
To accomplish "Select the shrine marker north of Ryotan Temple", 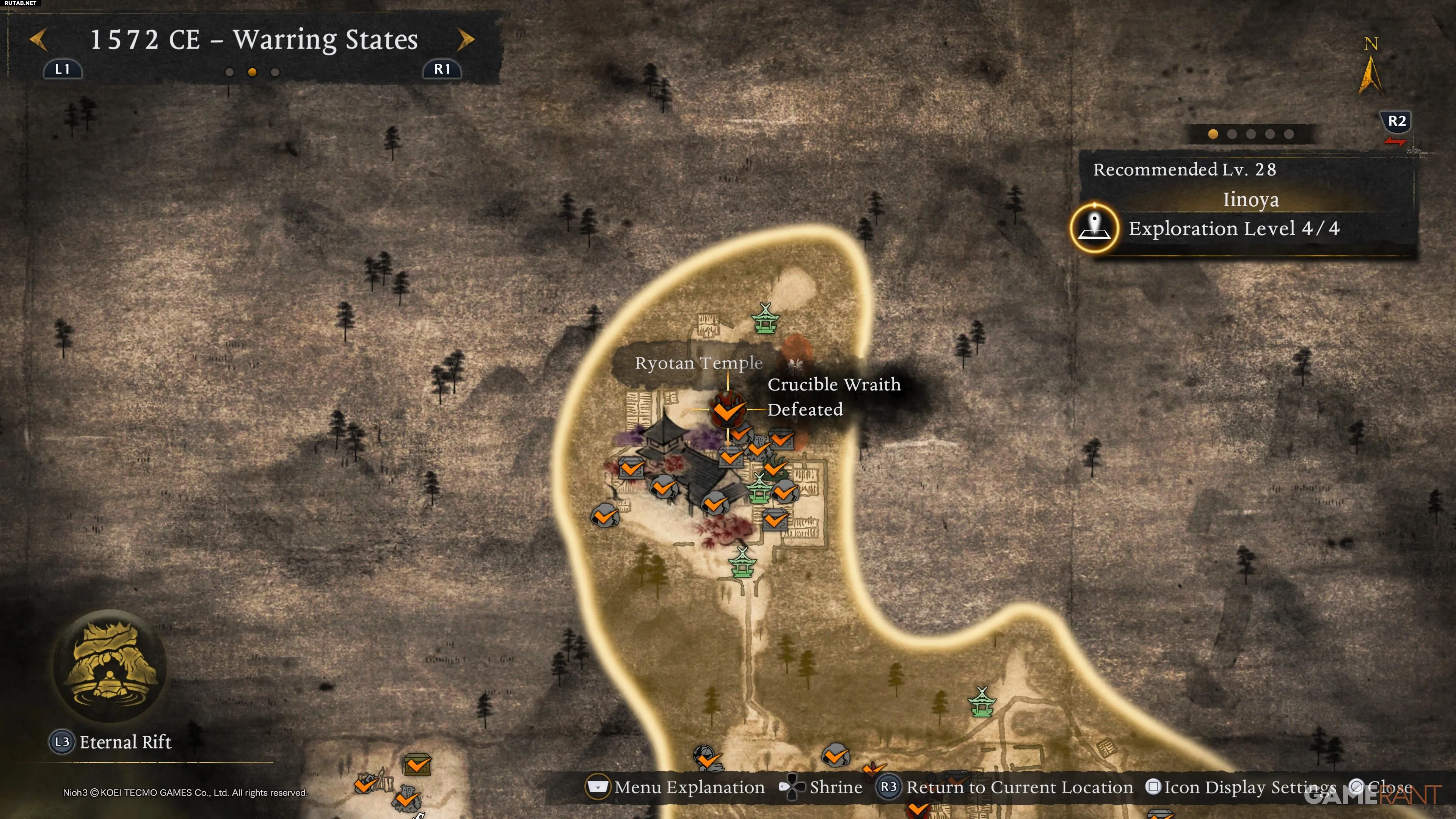I will pyautogui.click(x=765, y=319).
